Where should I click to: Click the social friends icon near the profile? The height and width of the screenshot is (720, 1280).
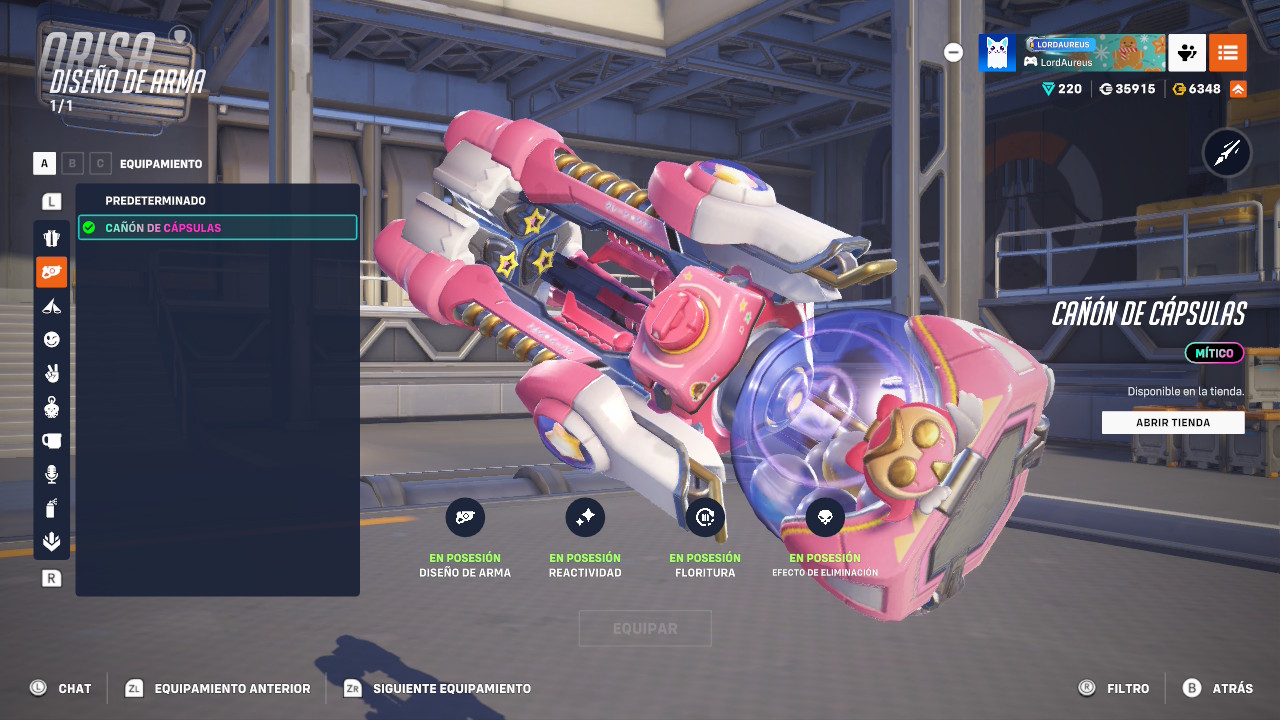click(x=1186, y=52)
